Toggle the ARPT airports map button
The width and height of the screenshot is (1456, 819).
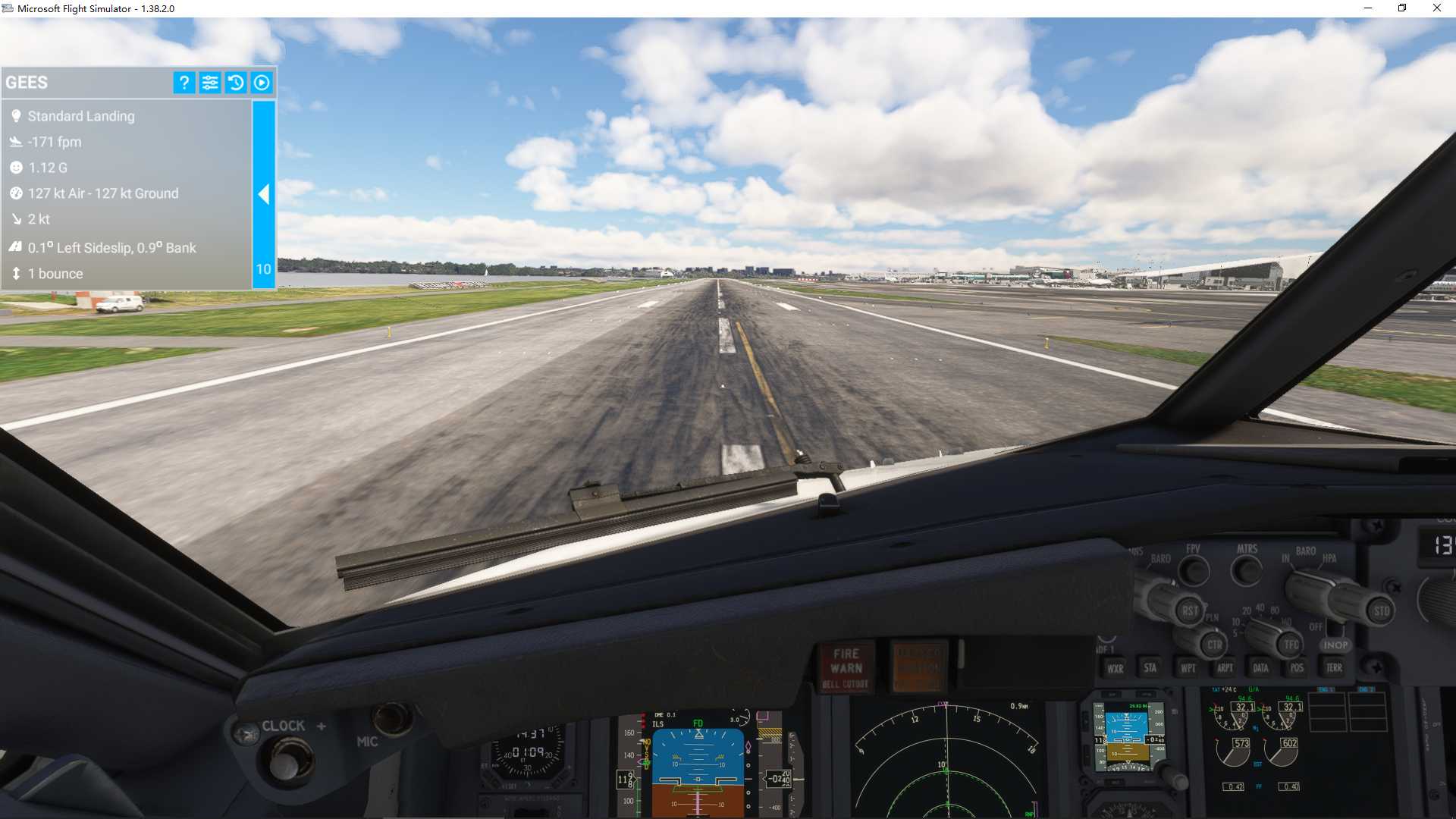tap(1225, 668)
